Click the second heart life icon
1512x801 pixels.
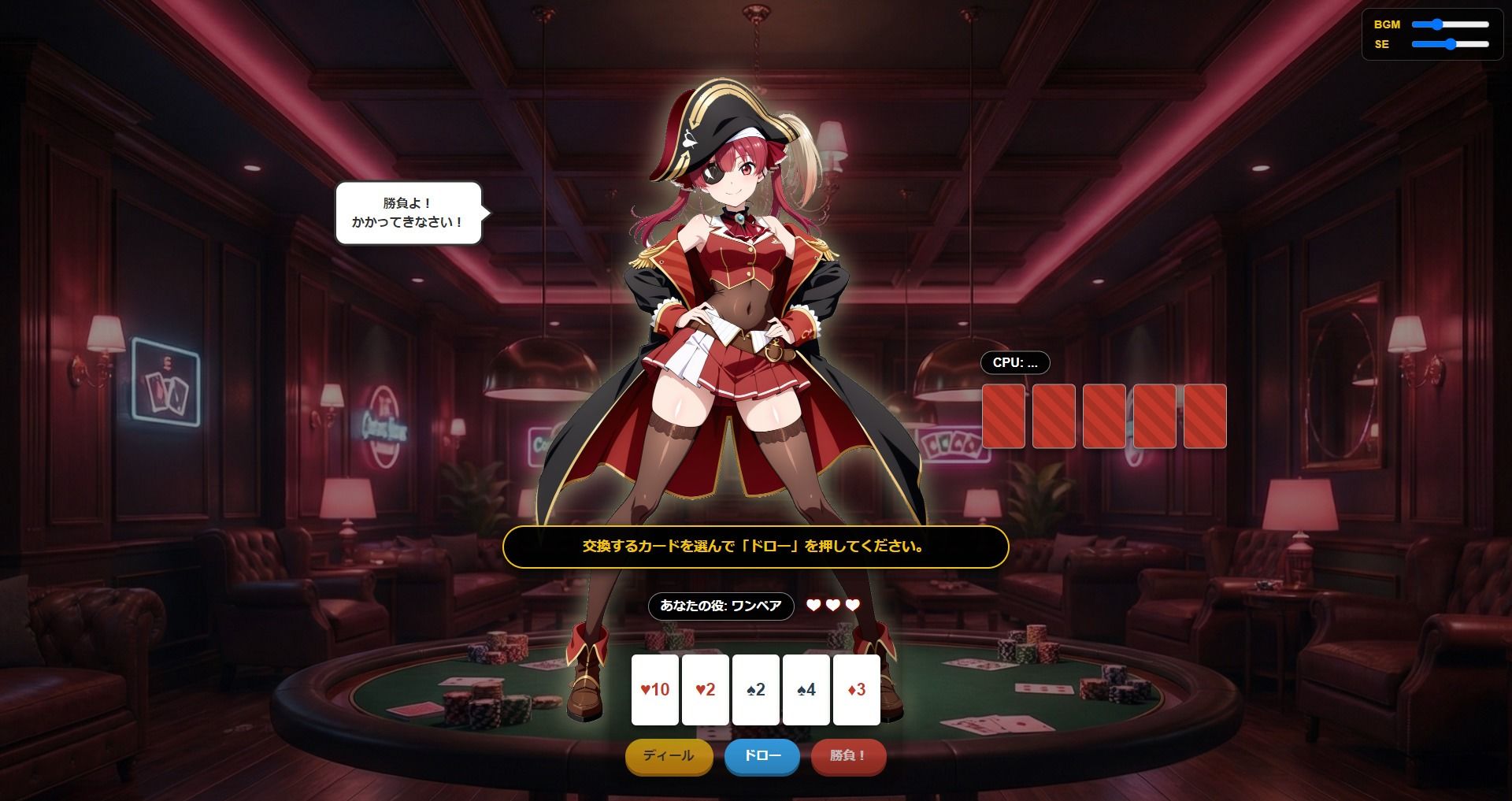click(x=832, y=606)
